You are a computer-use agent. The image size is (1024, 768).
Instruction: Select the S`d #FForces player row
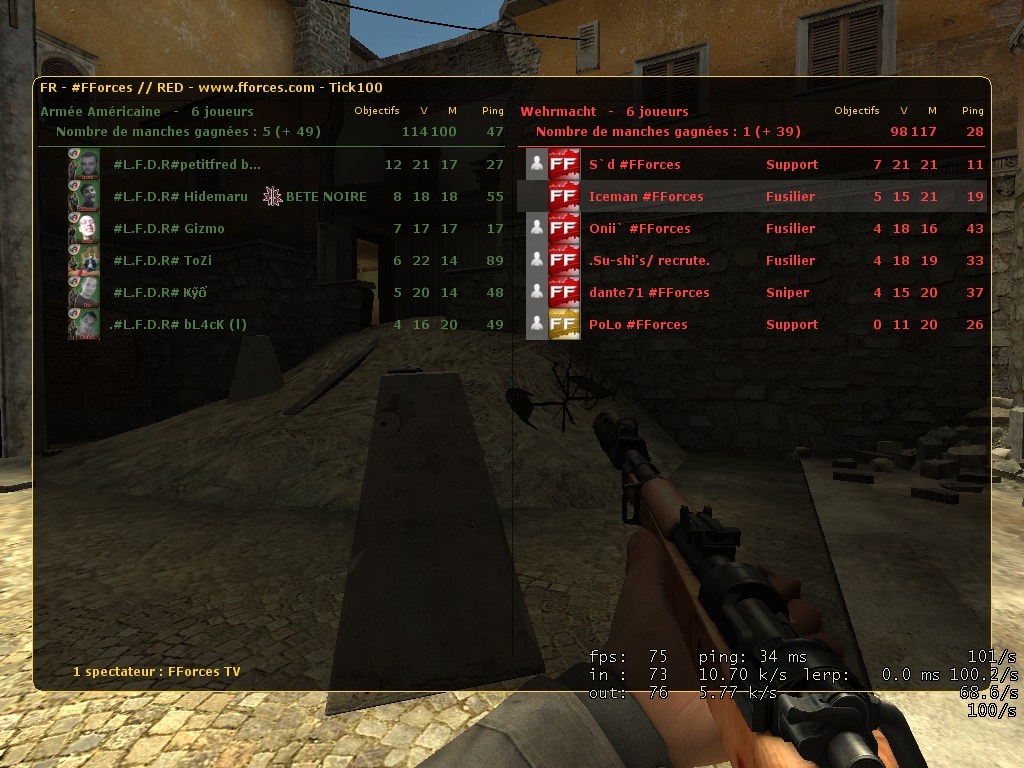(x=634, y=165)
